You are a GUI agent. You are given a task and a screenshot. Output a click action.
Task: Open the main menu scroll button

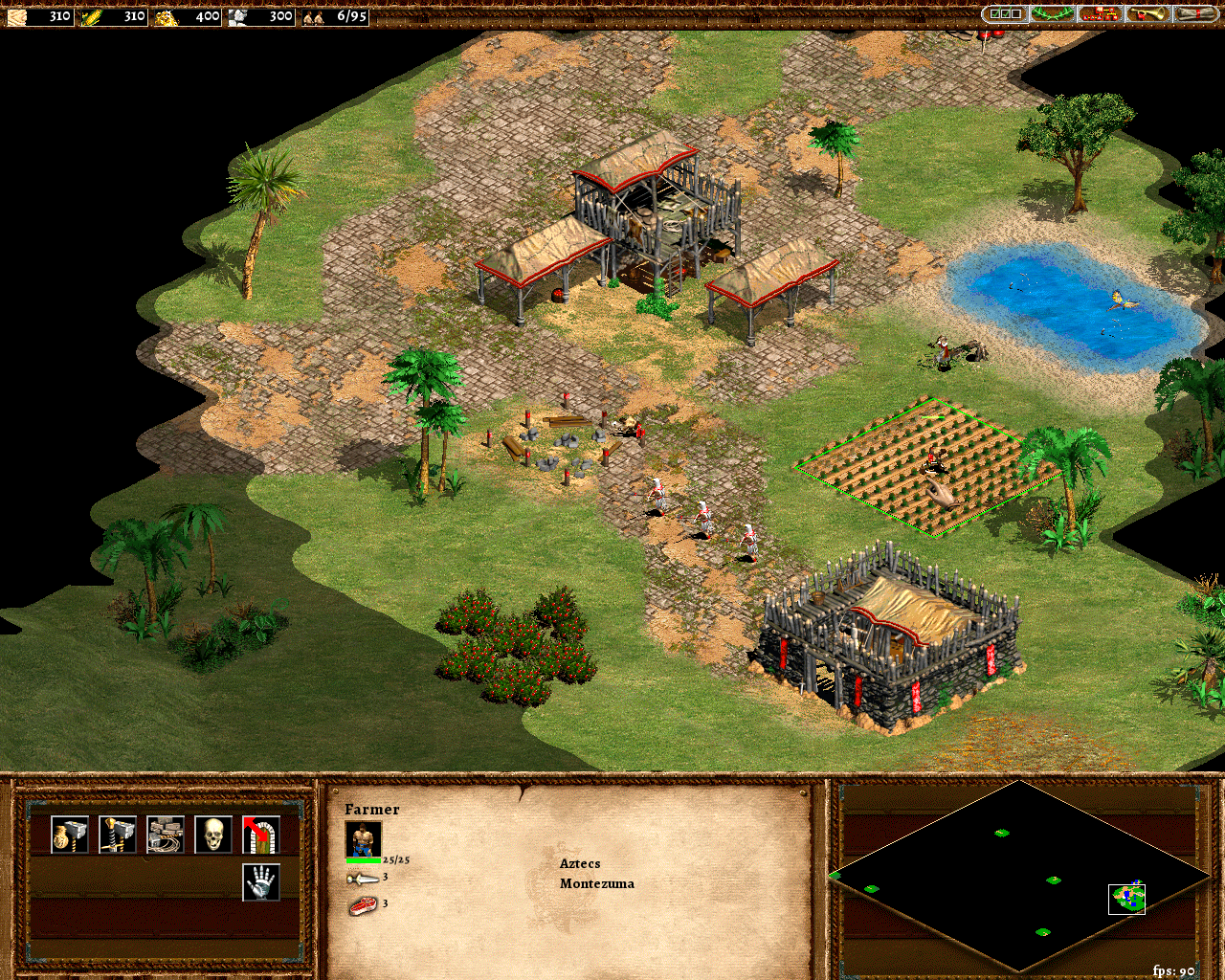[1195, 14]
